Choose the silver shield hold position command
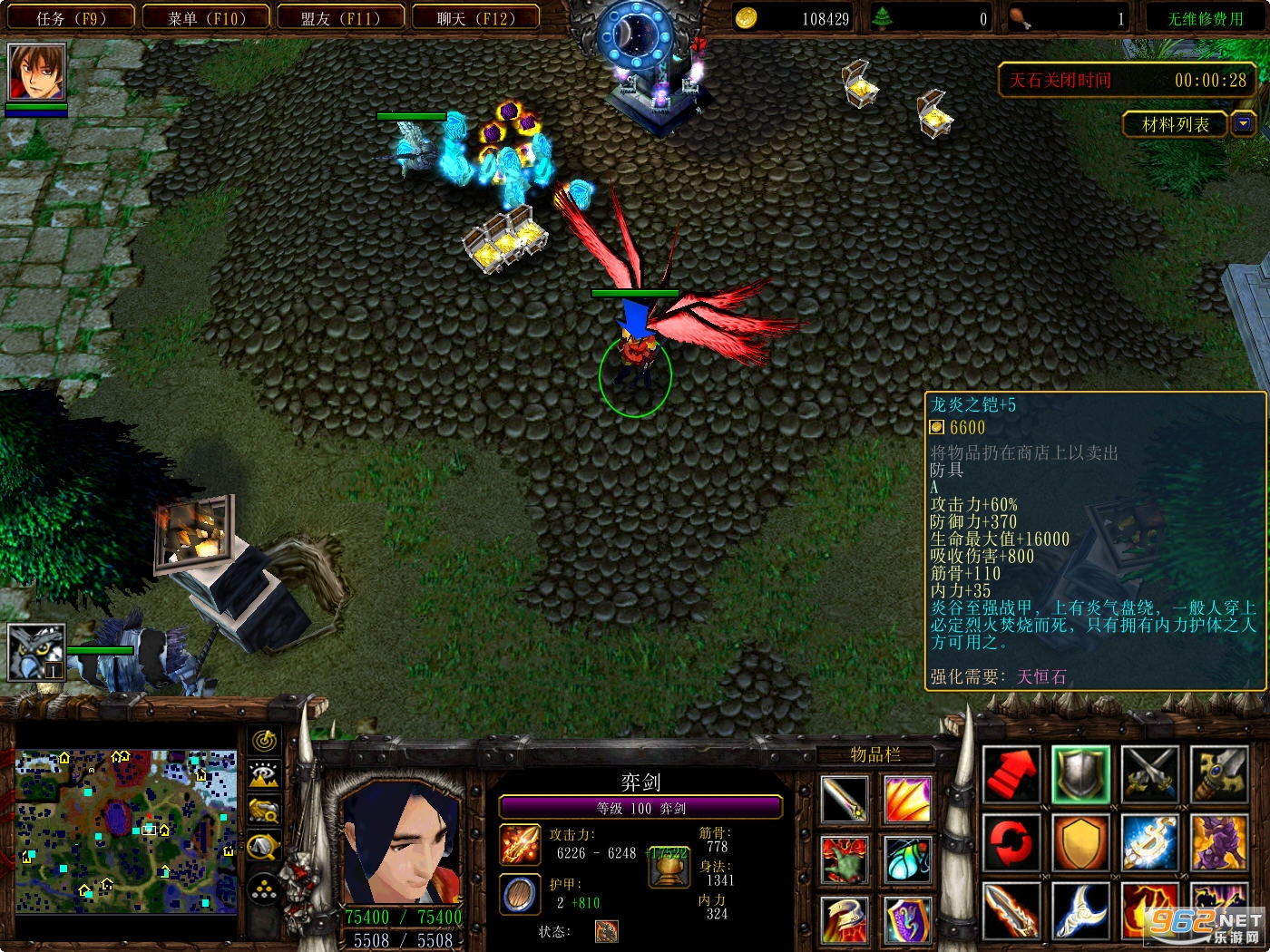The width and height of the screenshot is (1270, 952). tap(1080, 774)
